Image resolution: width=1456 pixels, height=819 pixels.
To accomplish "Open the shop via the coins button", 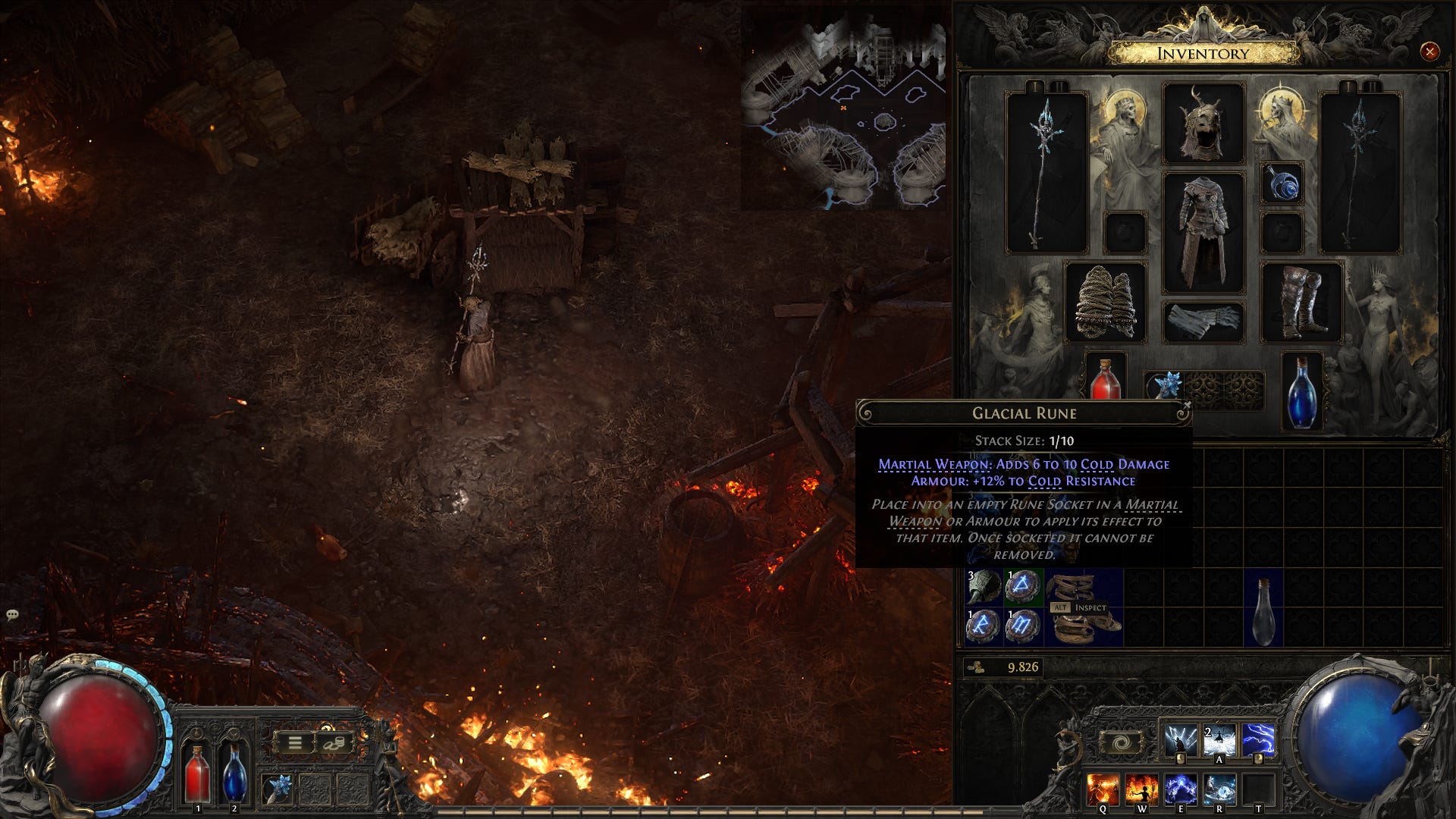I will pos(334,743).
